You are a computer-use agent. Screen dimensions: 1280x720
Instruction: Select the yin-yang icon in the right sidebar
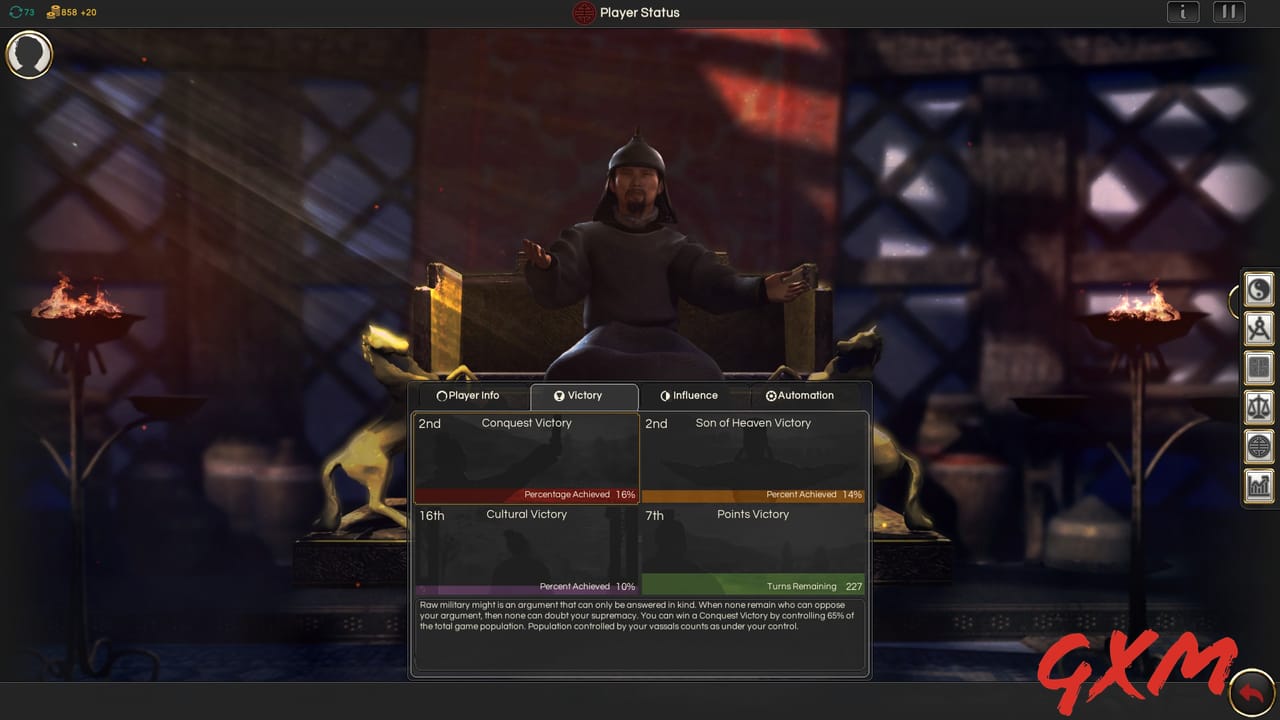pos(1258,291)
